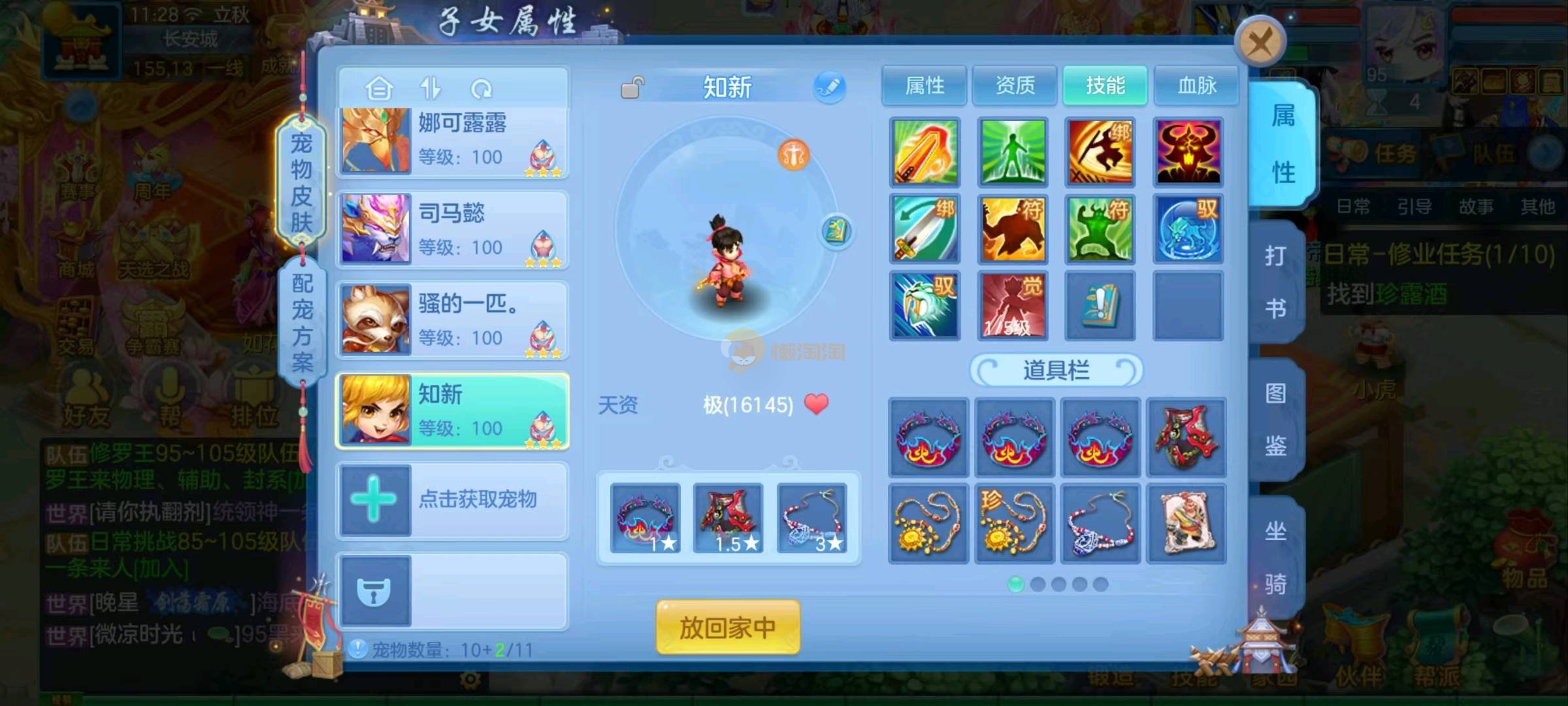Image resolution: width=1568 pixels, height=706 pixels.
Task: Select the raccoon pet 骚的一匹。
Action: coord(452,320)
